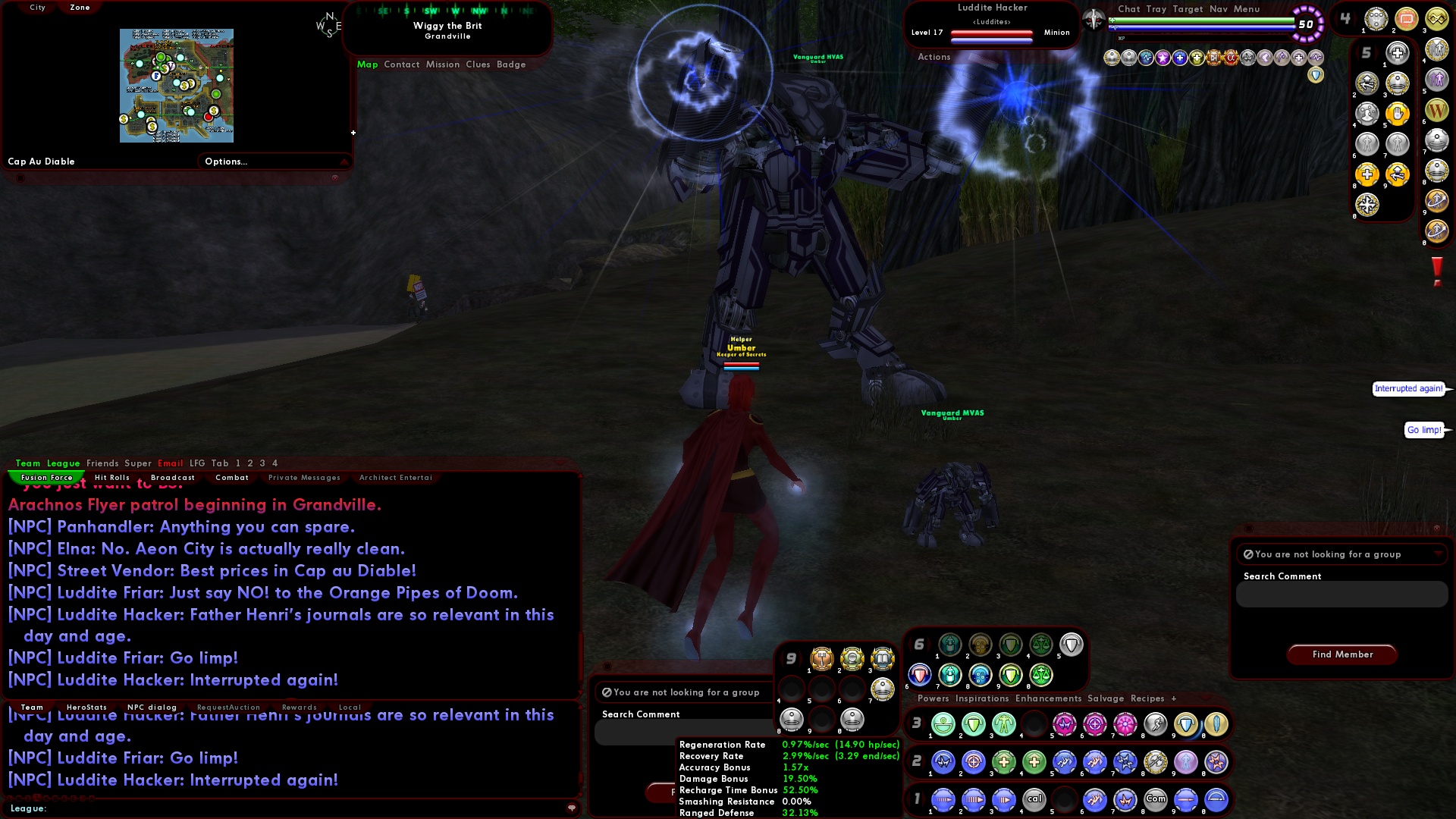The width and height of the screenshot is (1456, 819).
Task: Open Email from the chat tab row
Action: coord(171,463)
